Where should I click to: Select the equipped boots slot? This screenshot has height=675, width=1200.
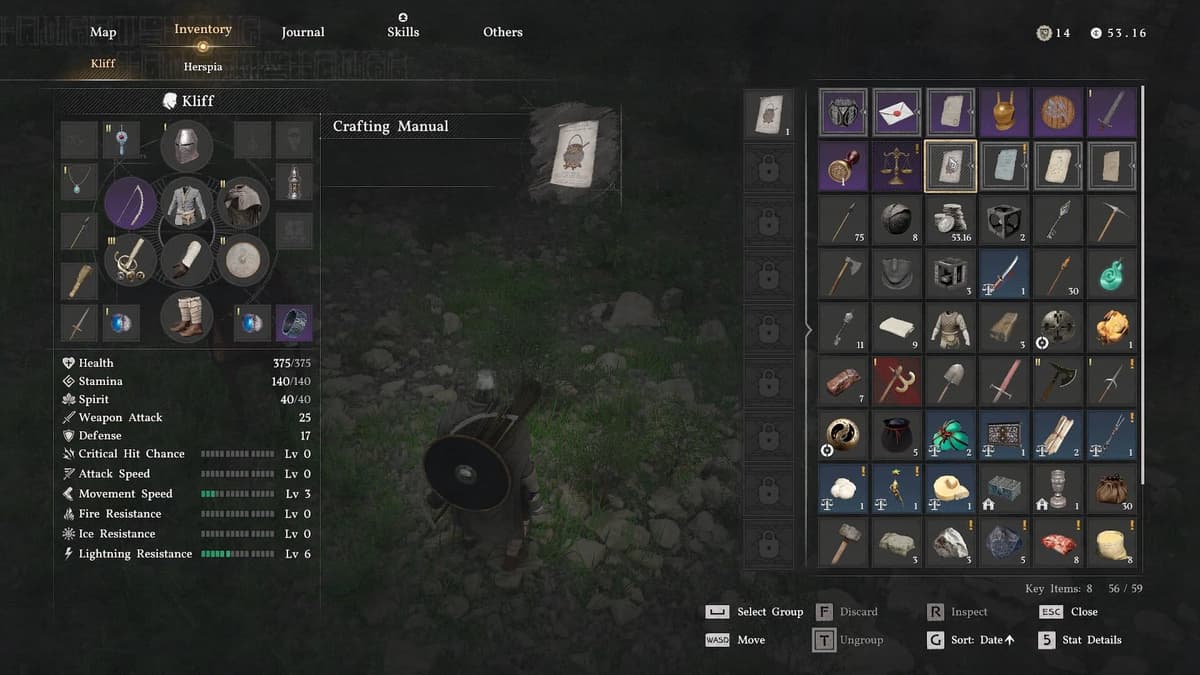(x=186, y=316)
